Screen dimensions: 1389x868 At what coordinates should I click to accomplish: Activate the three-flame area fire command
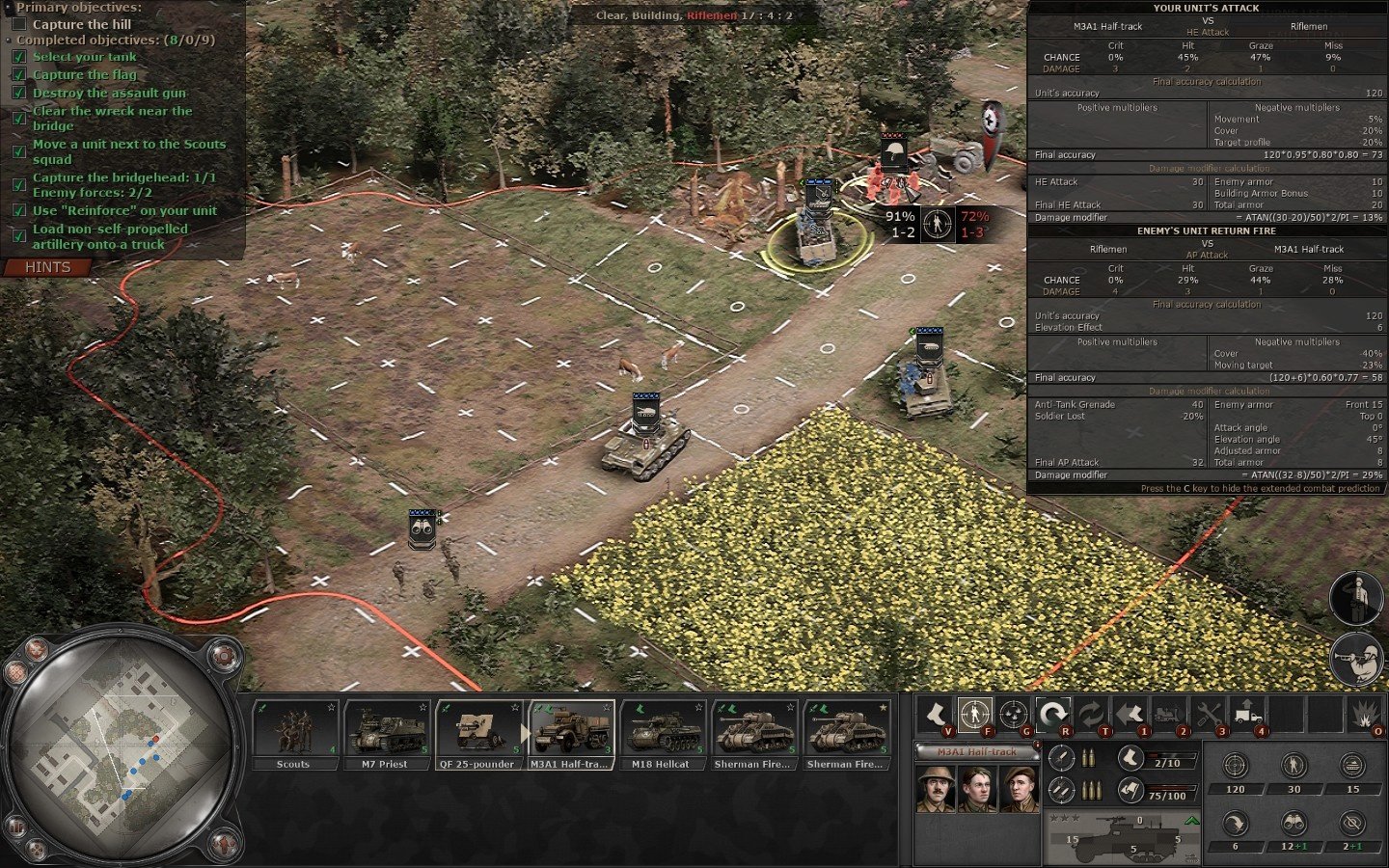(1013, 715)
